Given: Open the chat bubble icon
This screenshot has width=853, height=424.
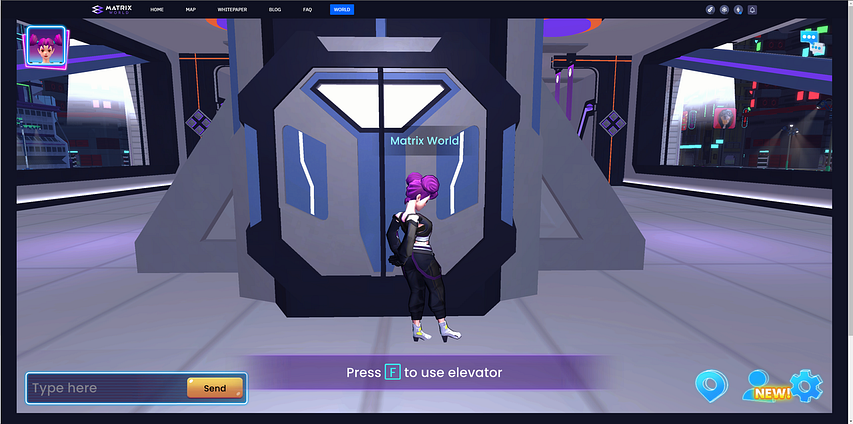Looking at the screenshot, I should tap(811, 41).
